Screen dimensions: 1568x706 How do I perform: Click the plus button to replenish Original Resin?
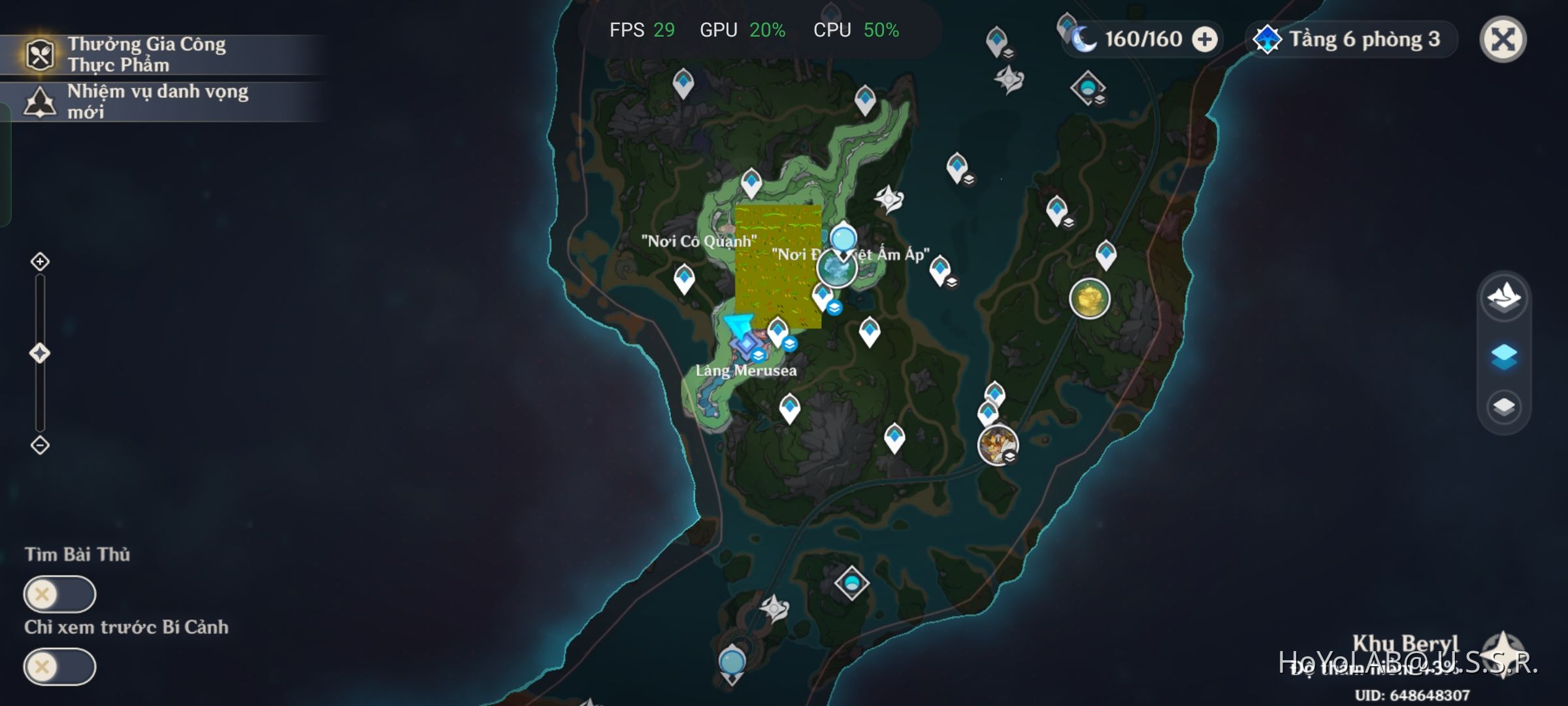(1206, 39)
